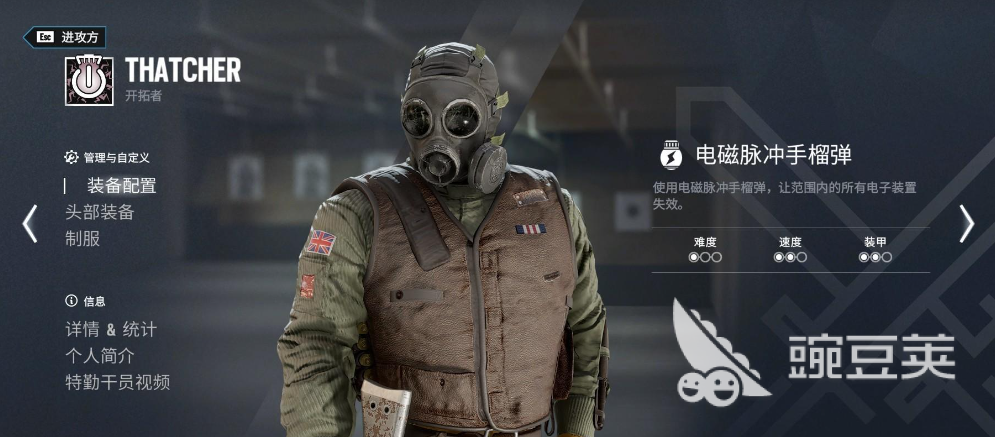View 详情 & 统计 details and stats
The width and height of the screenshot is (995, 437).
pos(110,329)
